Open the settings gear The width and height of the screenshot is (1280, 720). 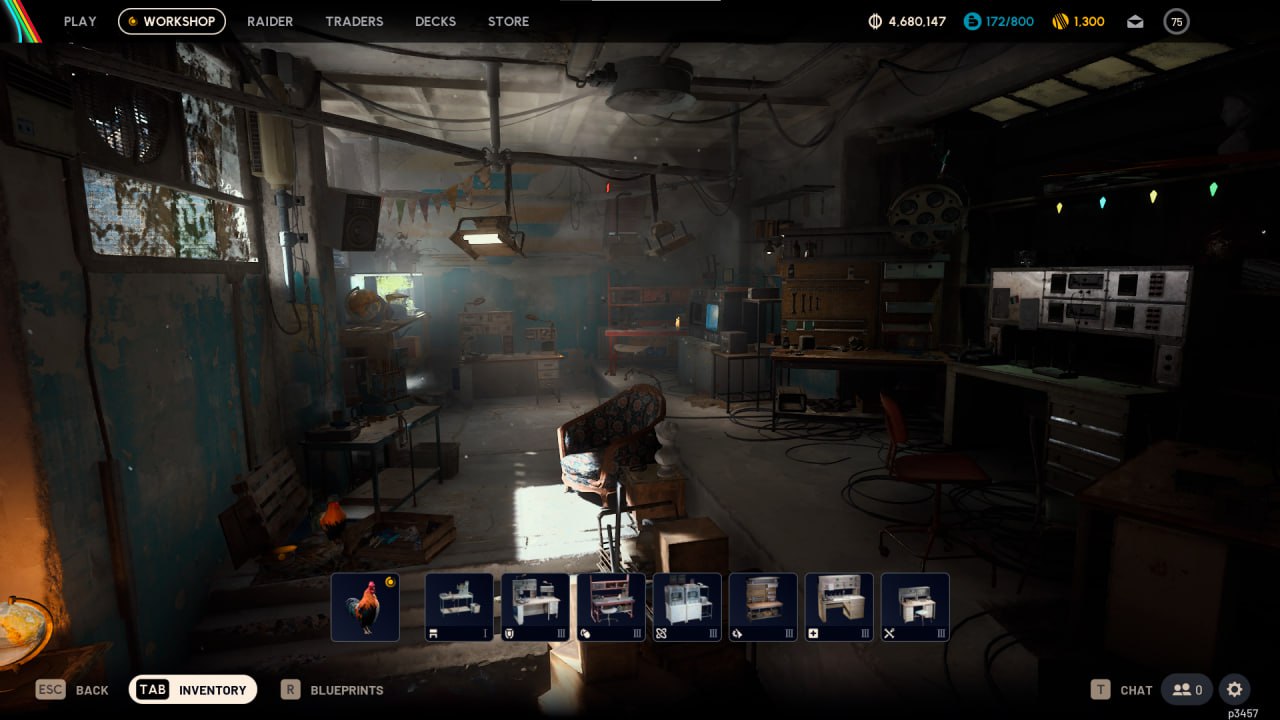click(x=1235, y=689)
